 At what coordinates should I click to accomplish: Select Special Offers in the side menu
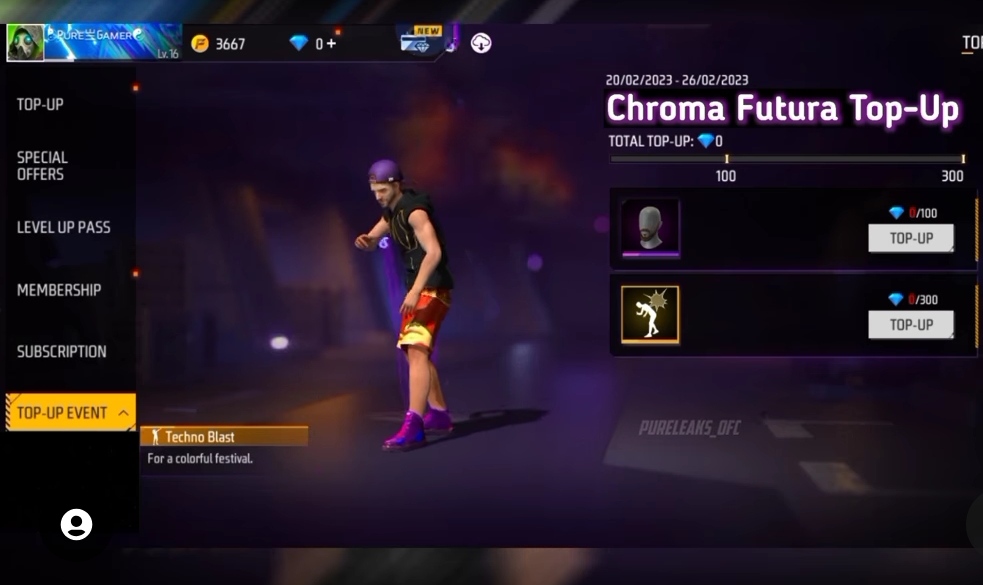42,166
